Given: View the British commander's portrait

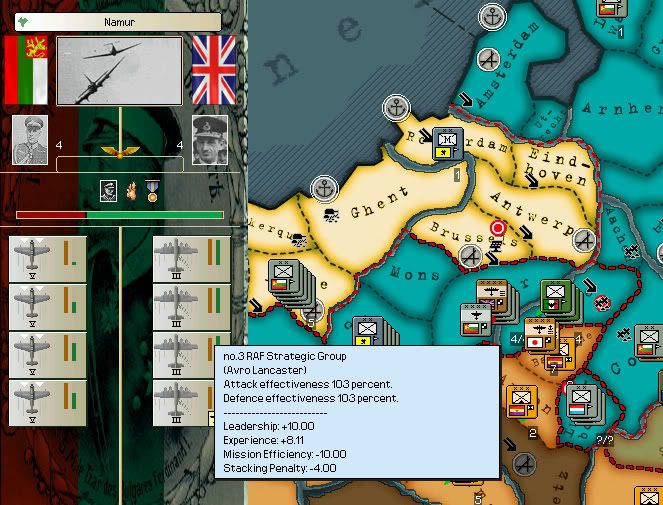Looking at the screenshot, I should tap(210, 138).
